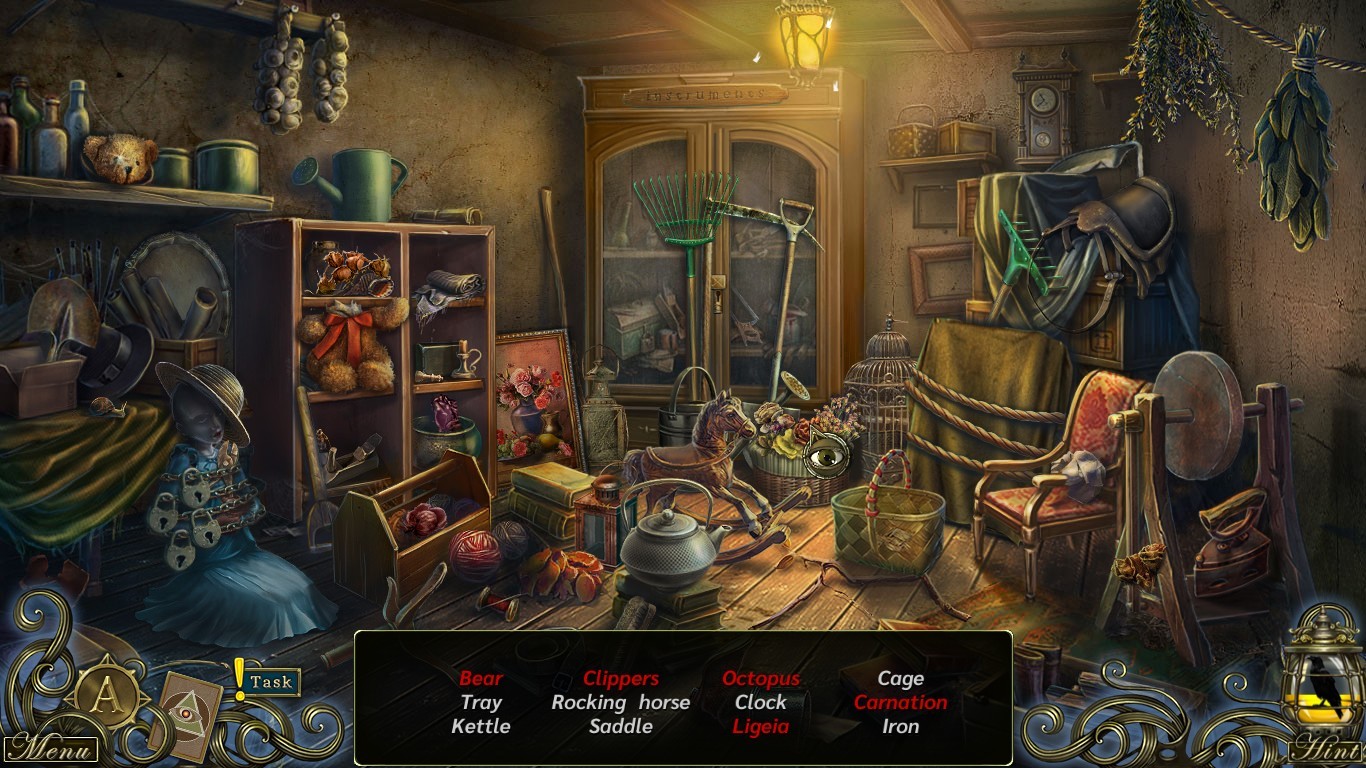Viewport: 1366px width, 768px height.
Task: Click the red "Ligeia" entry
Action: tap(760, 727)
